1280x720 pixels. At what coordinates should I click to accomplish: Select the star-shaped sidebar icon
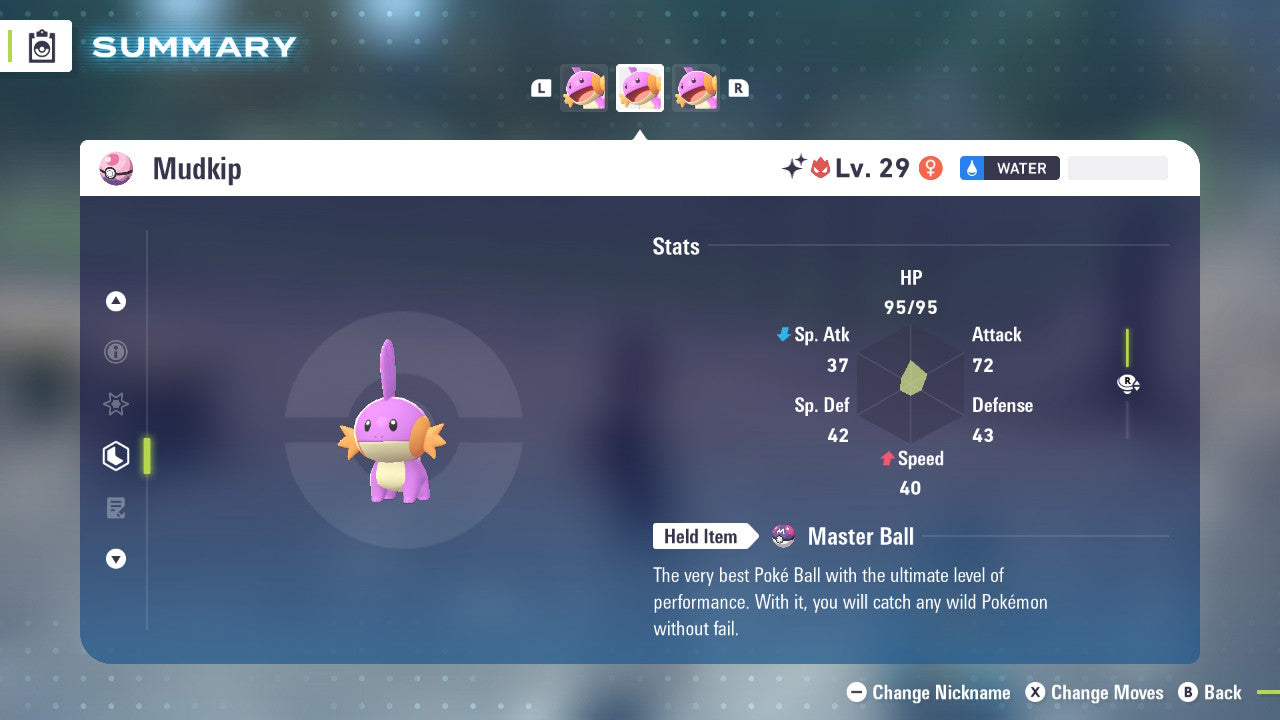tap(116, 404)
